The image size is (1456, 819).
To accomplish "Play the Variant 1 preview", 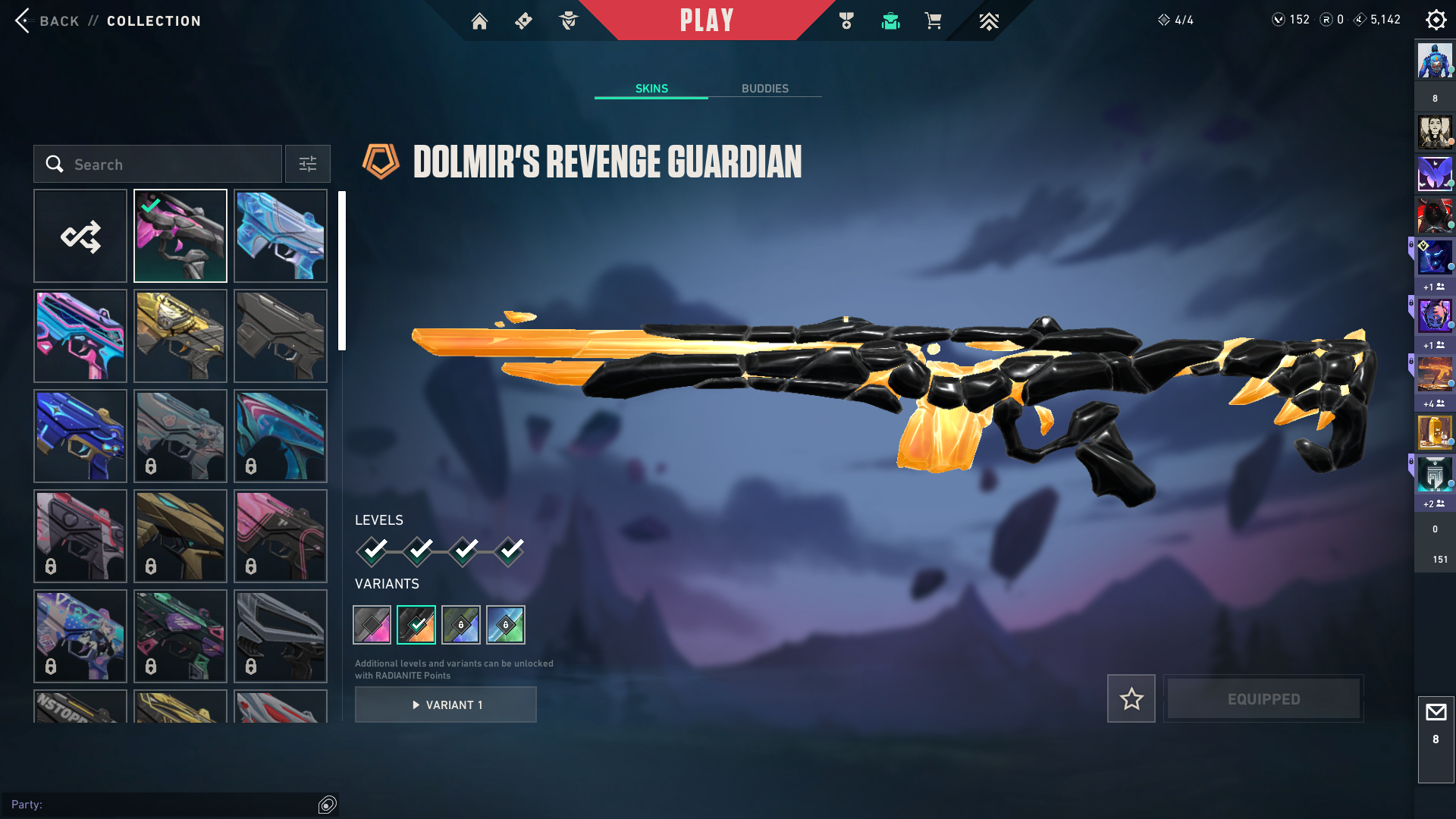I will 446,704.
